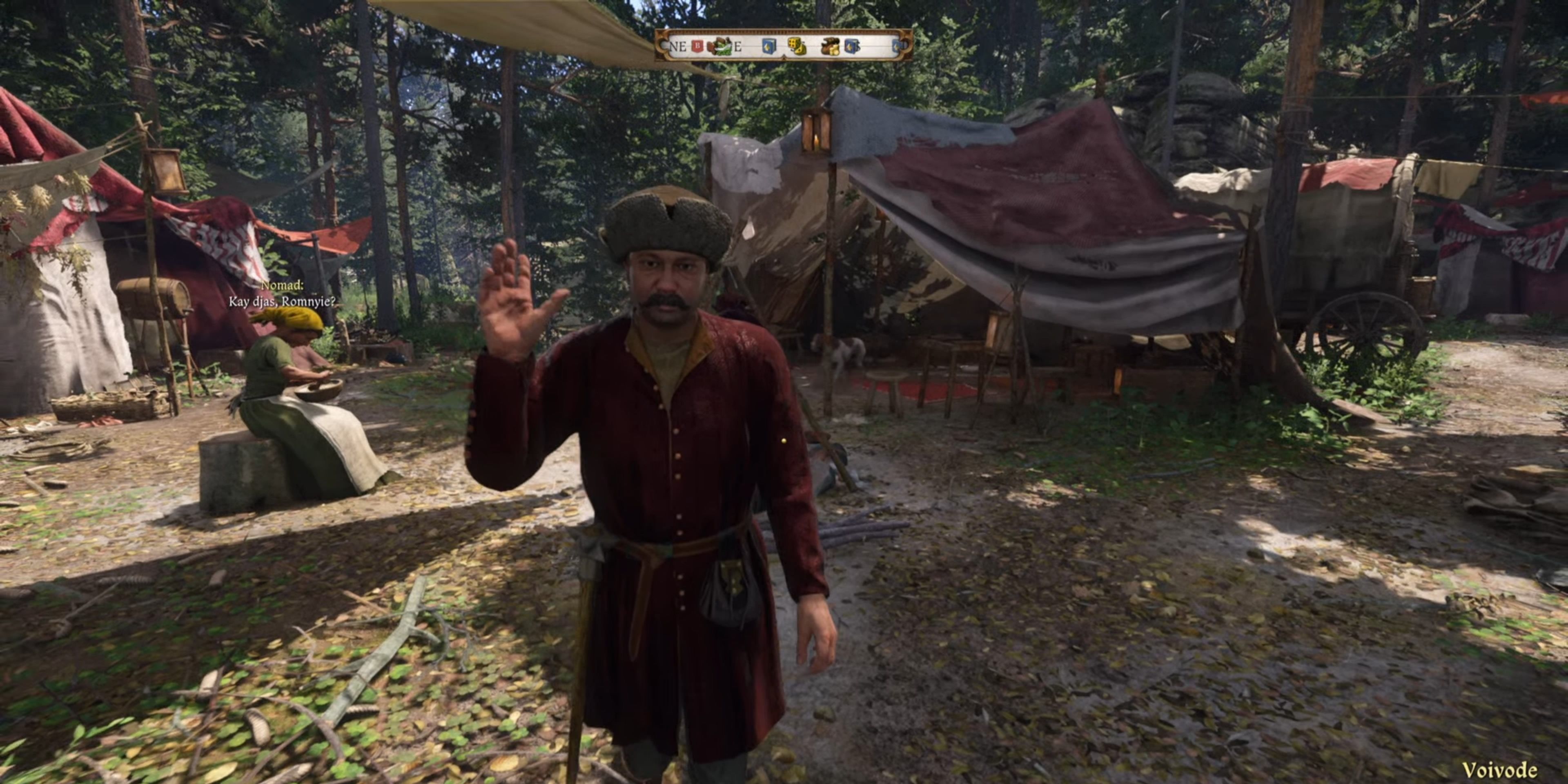The height and width of the screenshot is (784, 1568).
Task: Click the yellow dice game compass marker
Action: (796, 46)
